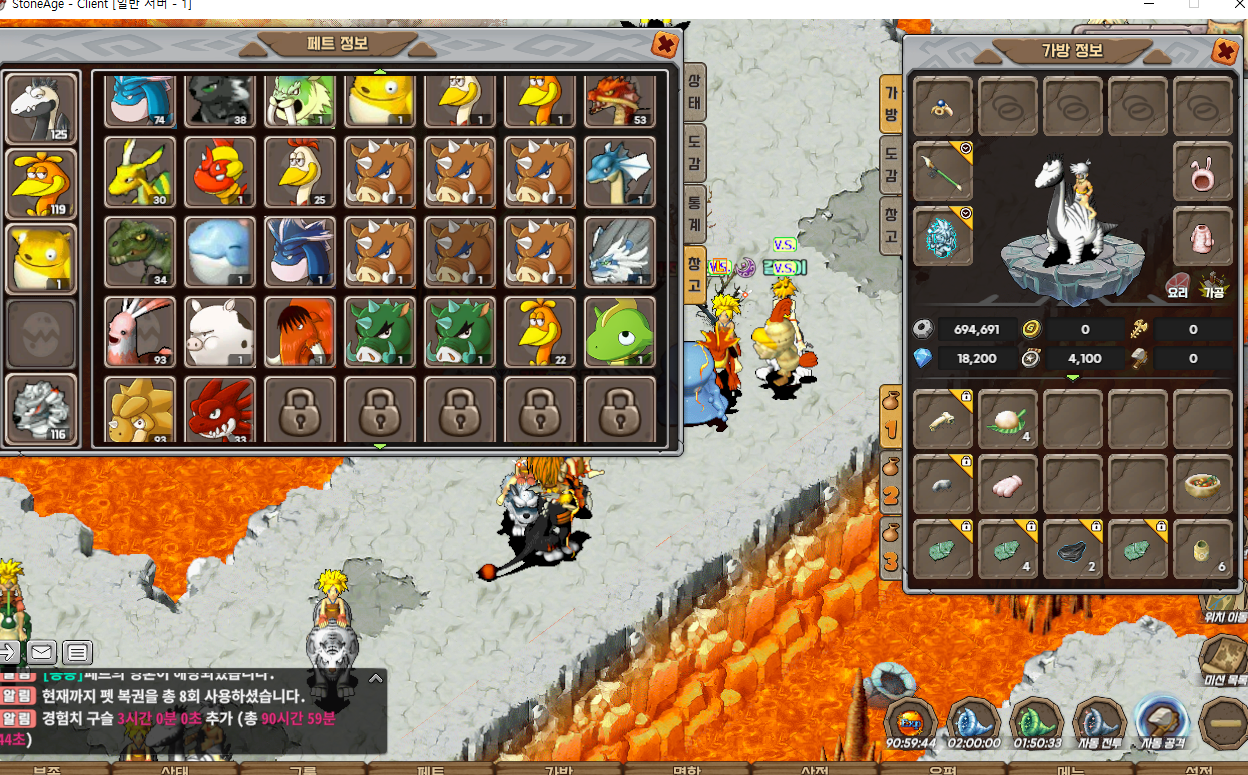
Task: Choose the light-green one-eyed lizard pet
Action: coord(619,331)
